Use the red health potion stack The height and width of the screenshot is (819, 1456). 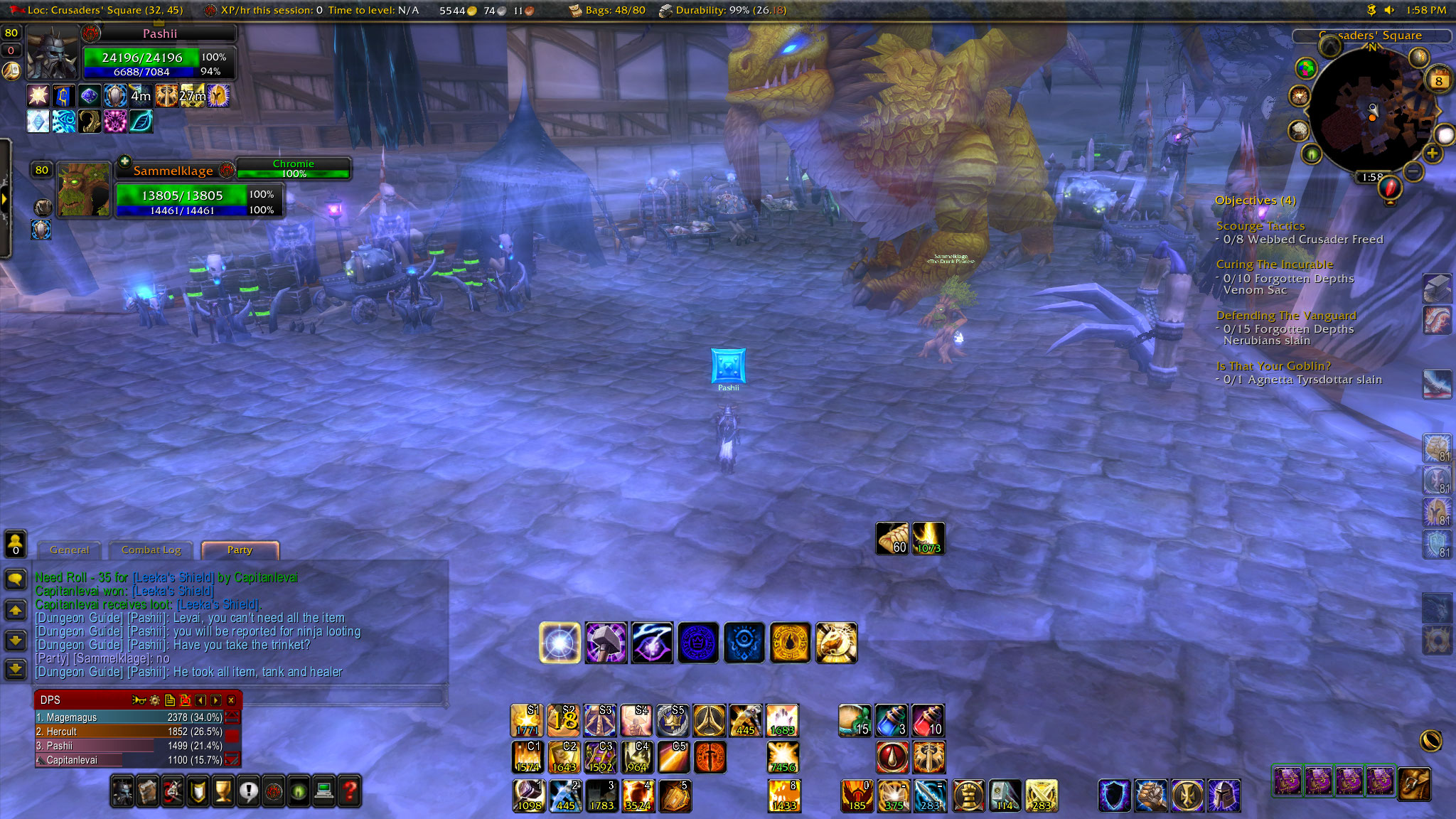click(x=928, y=720)
